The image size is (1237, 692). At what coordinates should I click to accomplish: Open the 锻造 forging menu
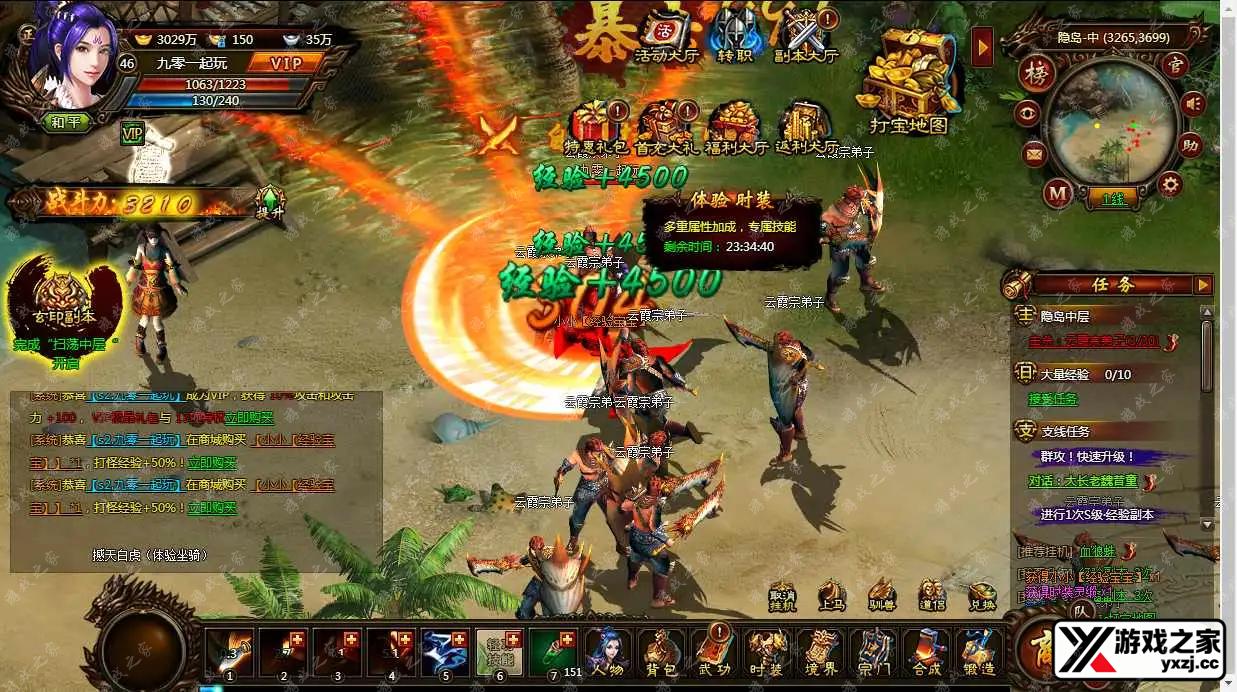coord(980,652)
